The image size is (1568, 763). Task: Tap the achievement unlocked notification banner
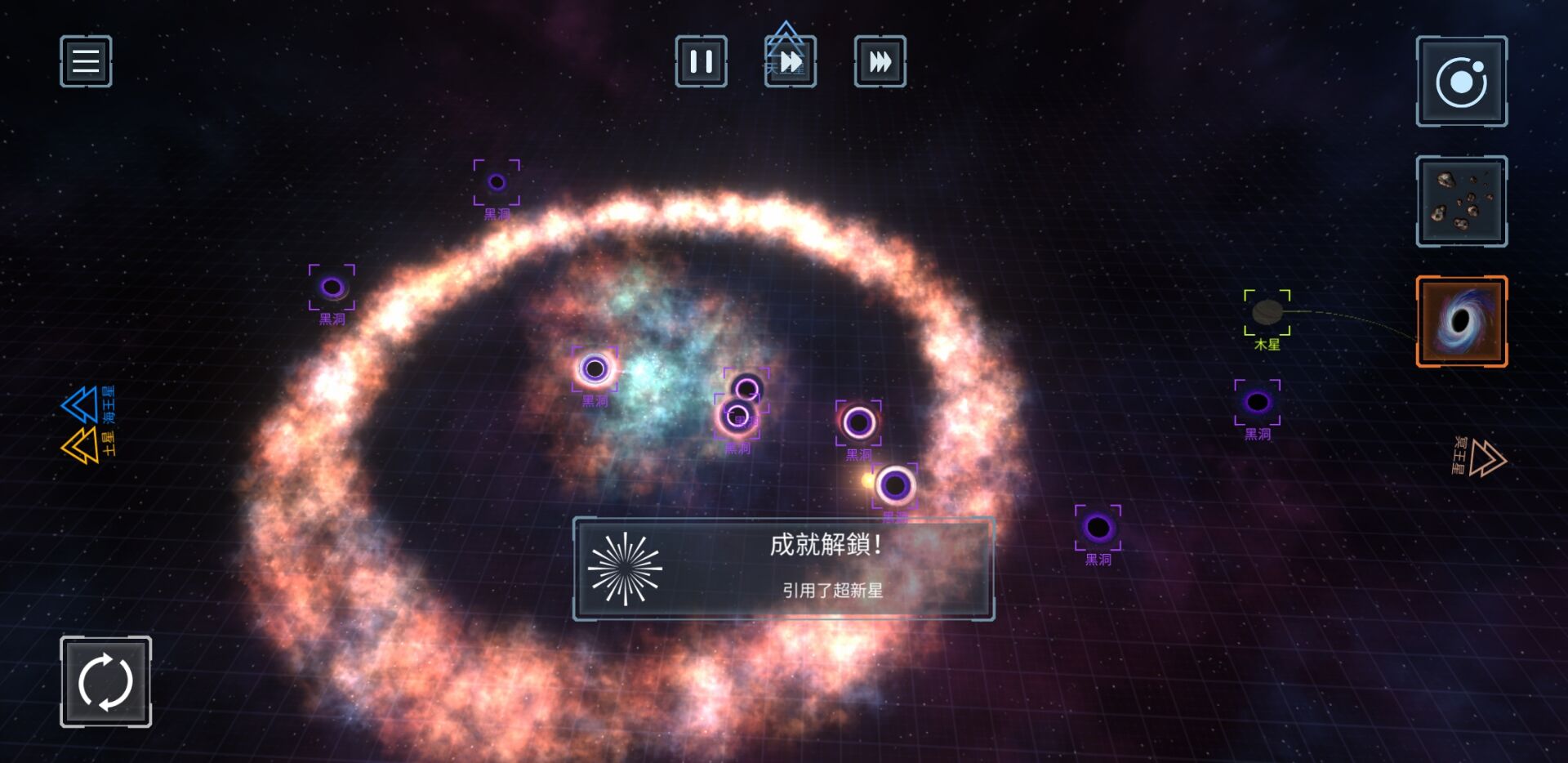pyautogui.click(x=783, y=569)
